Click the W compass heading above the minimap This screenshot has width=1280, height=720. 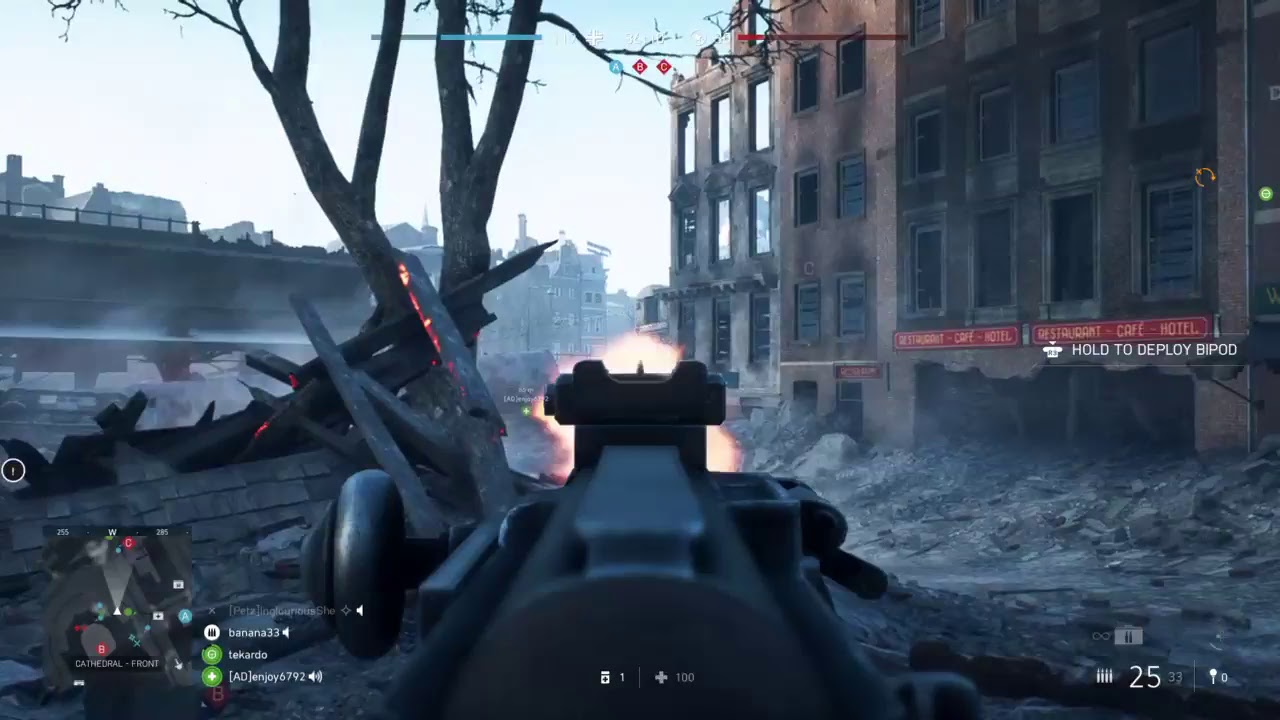coord(112,532)
